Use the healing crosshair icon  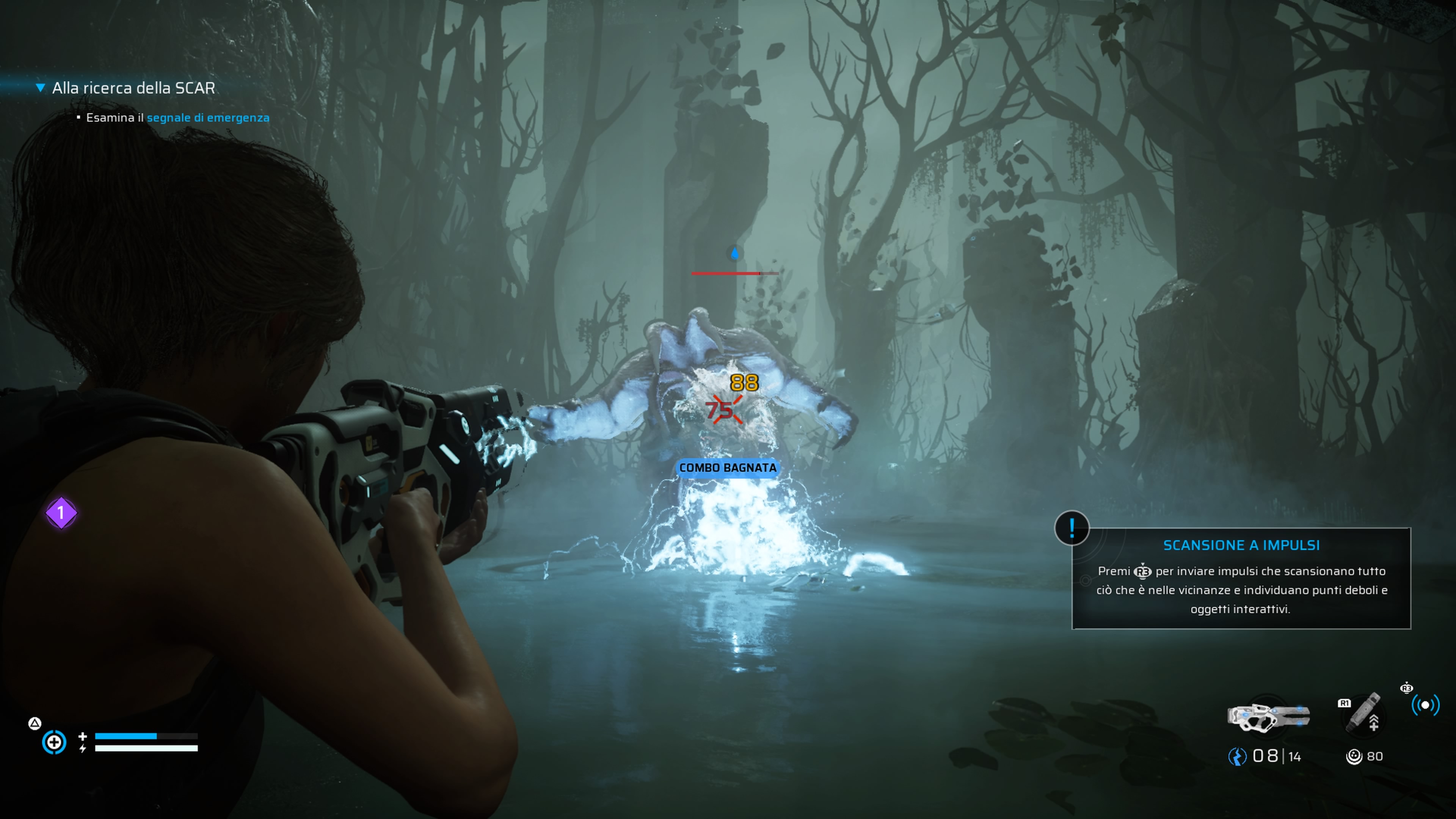pyautogui.click(x=54, y=742)
